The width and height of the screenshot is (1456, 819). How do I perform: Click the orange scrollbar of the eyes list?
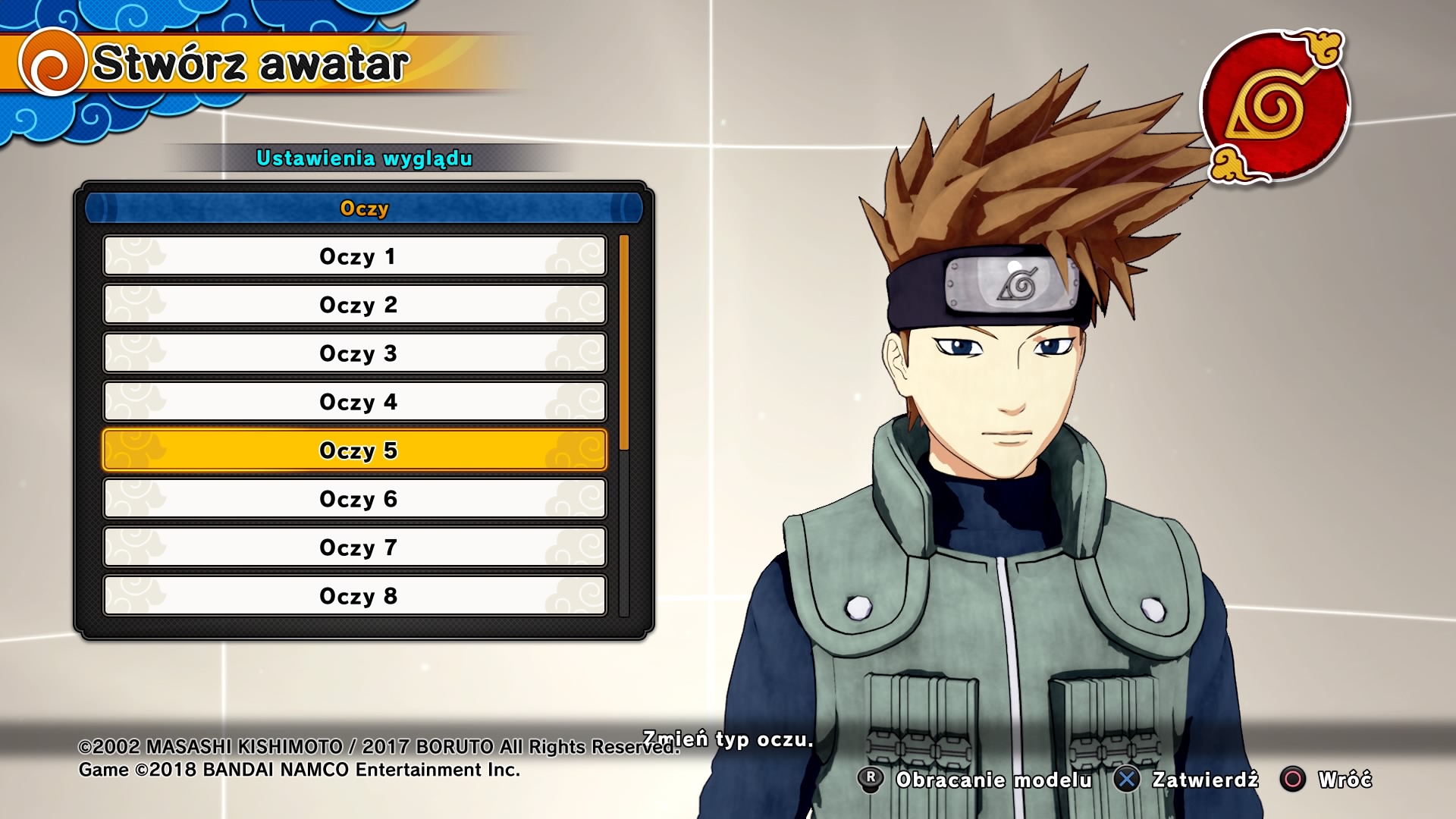coord(624,343)
